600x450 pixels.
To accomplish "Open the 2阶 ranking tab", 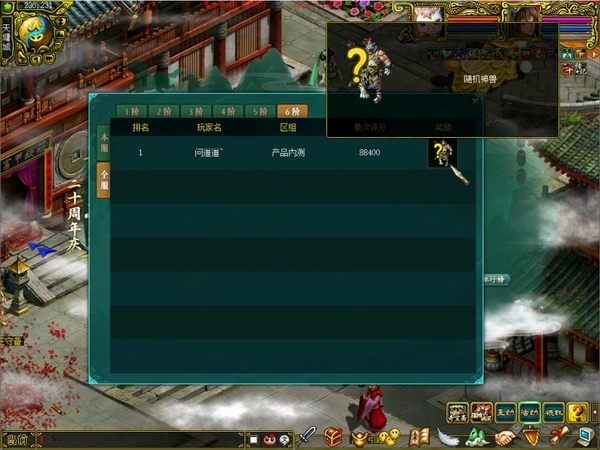I will 163,111.
